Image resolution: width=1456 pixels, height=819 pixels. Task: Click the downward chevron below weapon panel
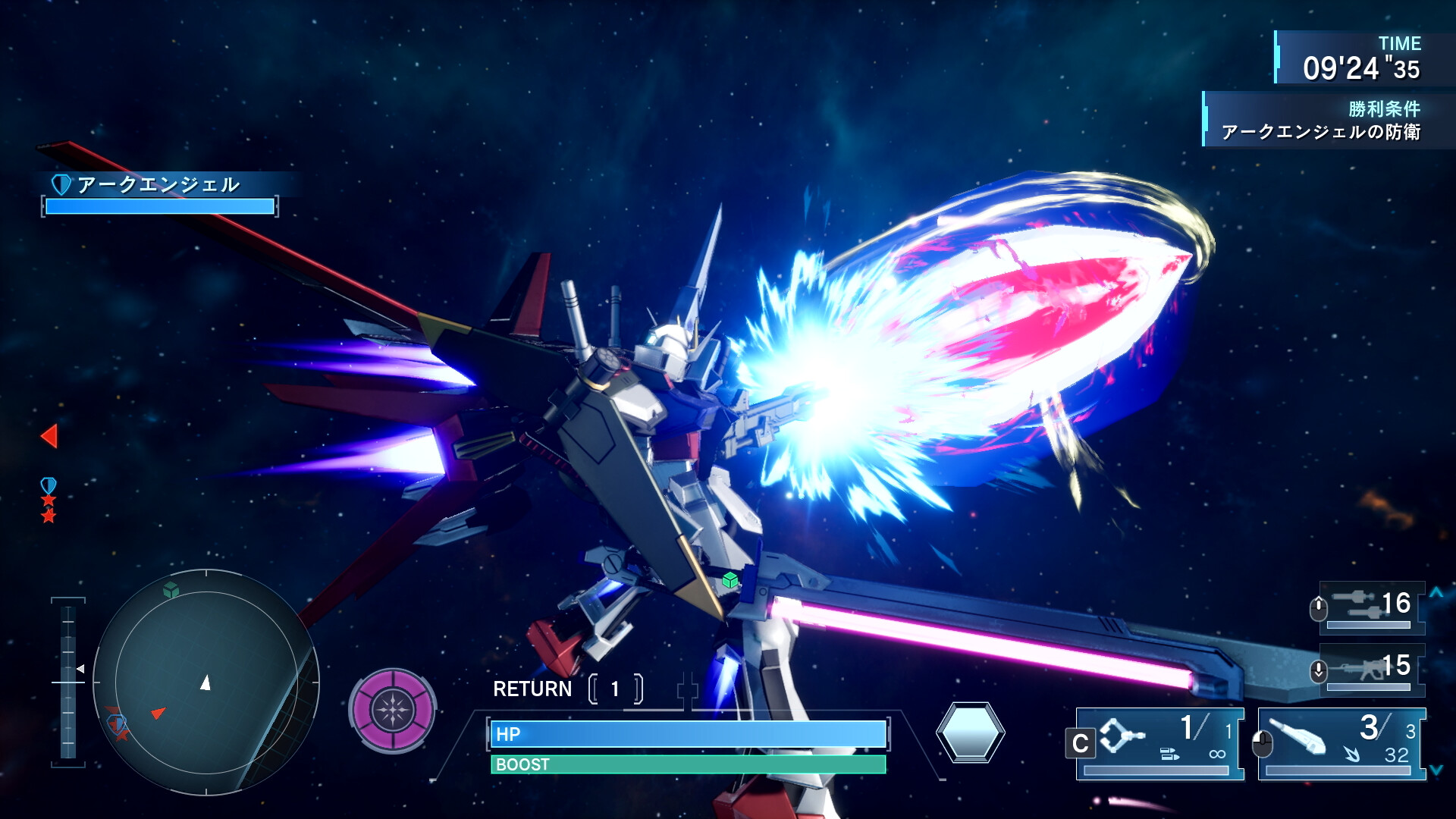(x=1436, y=768)
